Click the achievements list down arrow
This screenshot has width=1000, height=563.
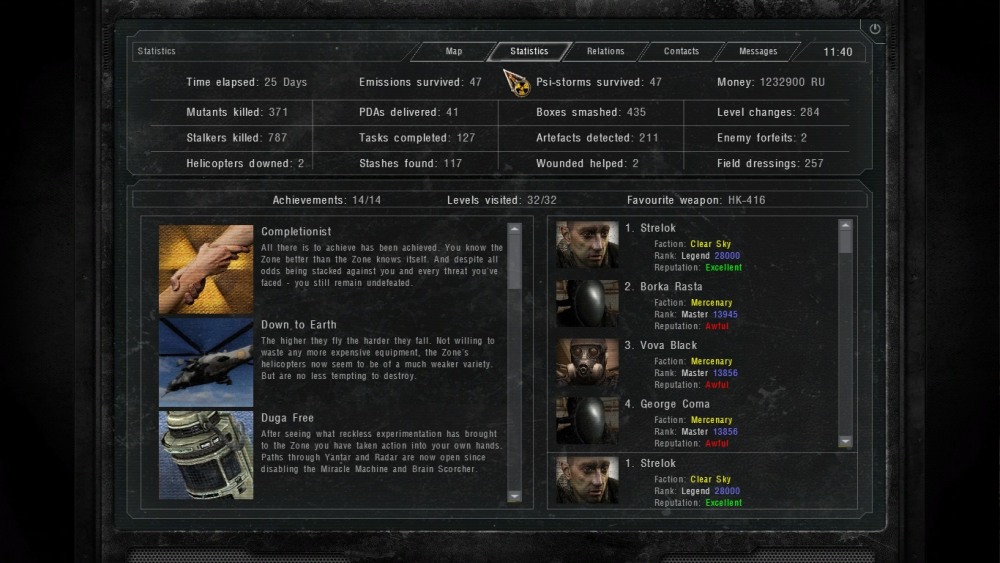tap(515, 496)
